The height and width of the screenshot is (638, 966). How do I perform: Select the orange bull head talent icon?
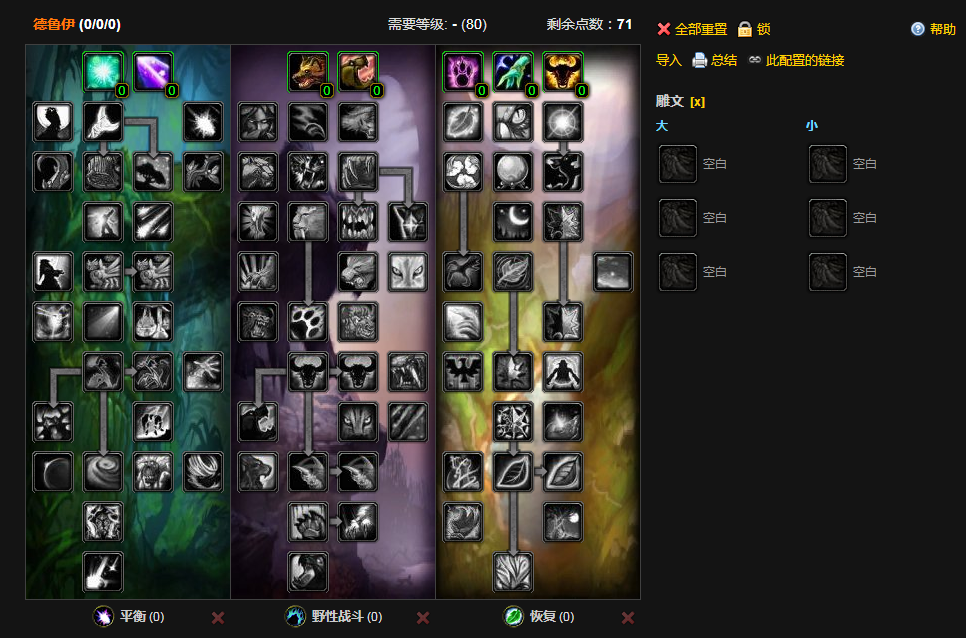(563, 72)
